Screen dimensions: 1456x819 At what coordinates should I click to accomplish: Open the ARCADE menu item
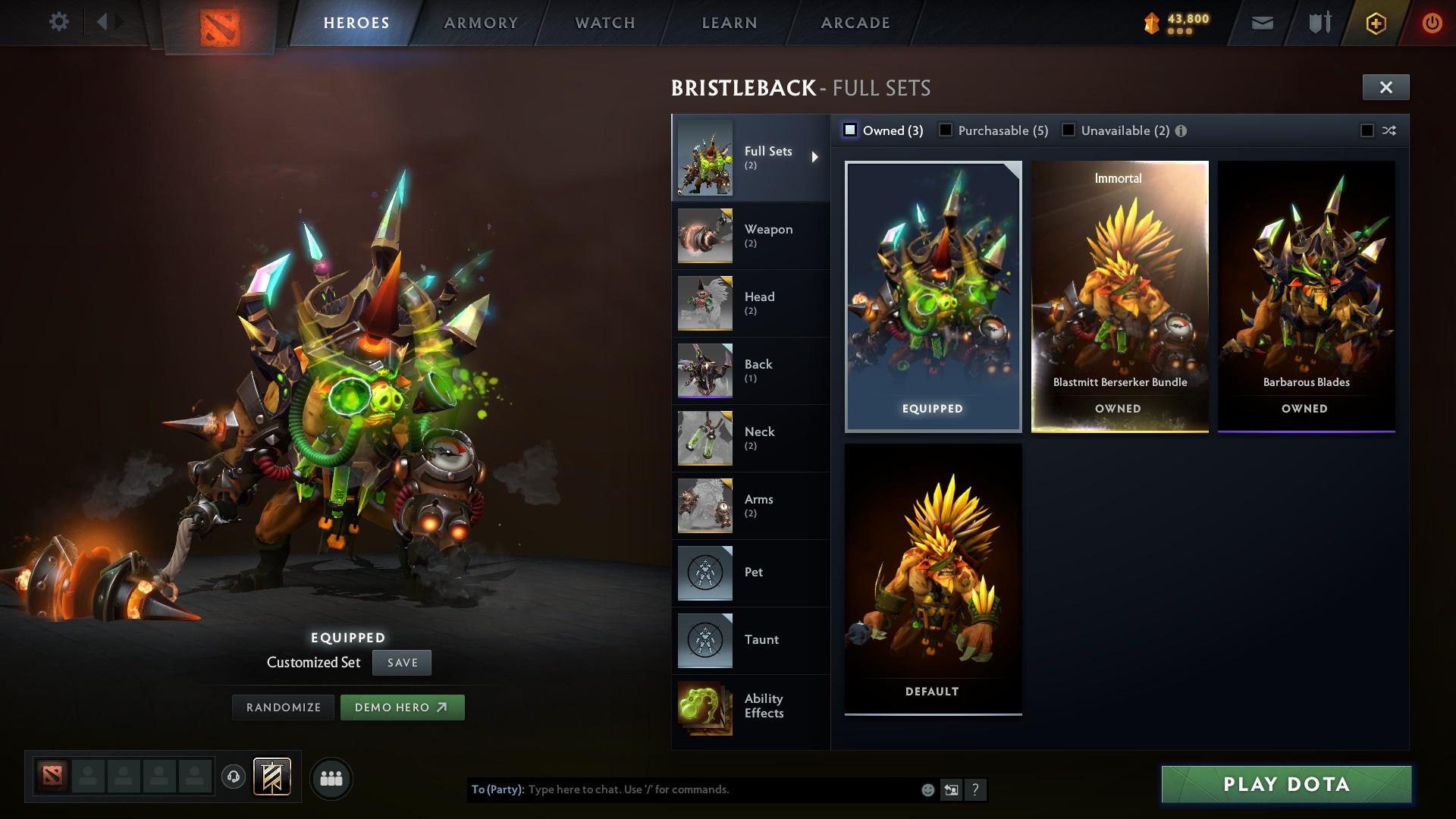point(855,23)
